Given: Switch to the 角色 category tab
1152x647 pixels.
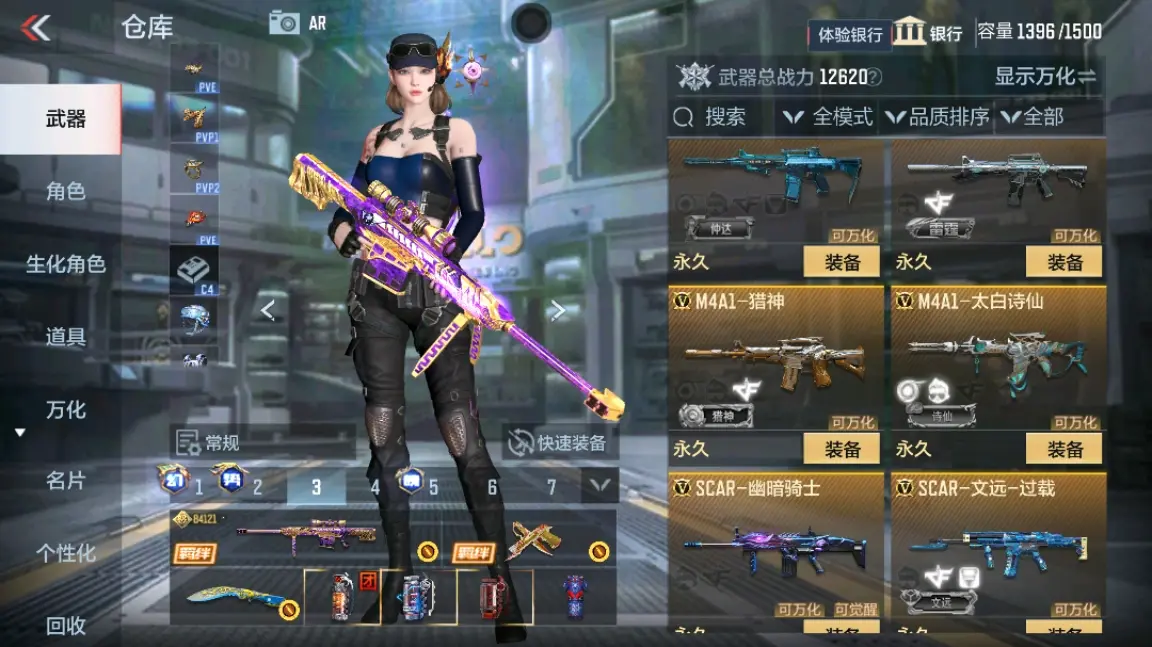Looking at the screenshot, I should point(65,191).
